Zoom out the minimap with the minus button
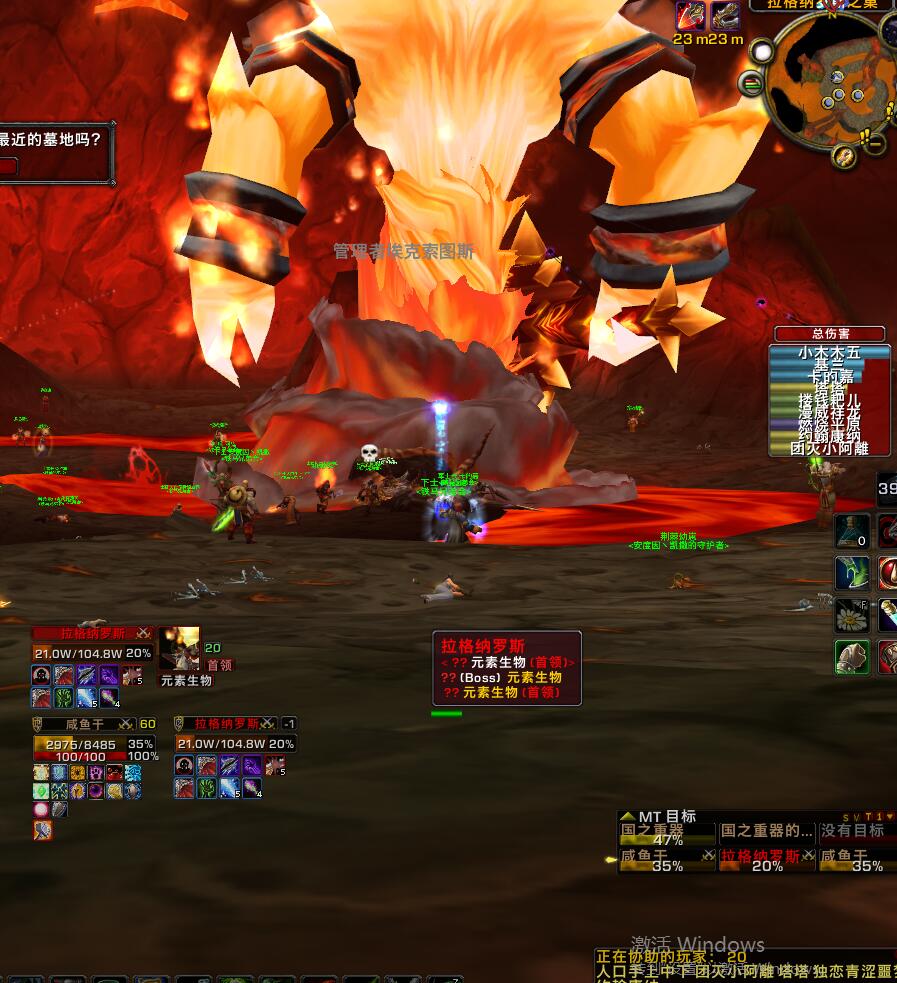The width and height of the screenshot is (897, 983). pyautogui.click(x=876, y=145)
